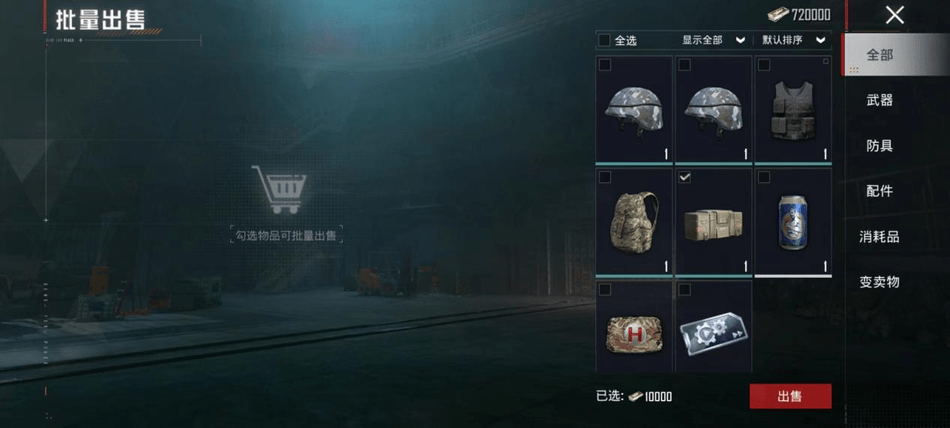The width and height of the screenshot is (950, 428).
Task: Switch to the 配件 attachments tab
Action: [879, 191]
